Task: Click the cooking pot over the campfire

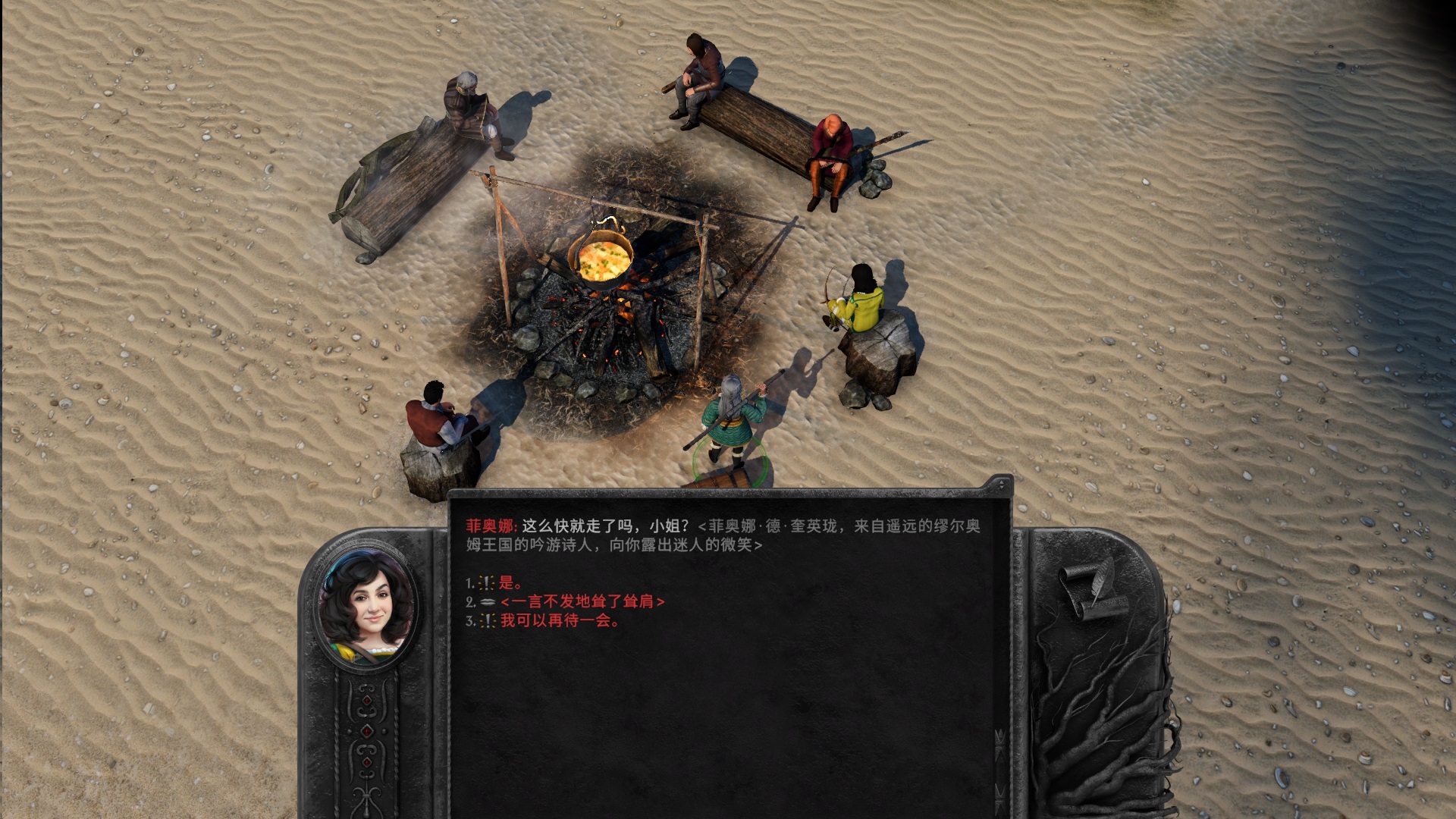Action: (599, 258)
